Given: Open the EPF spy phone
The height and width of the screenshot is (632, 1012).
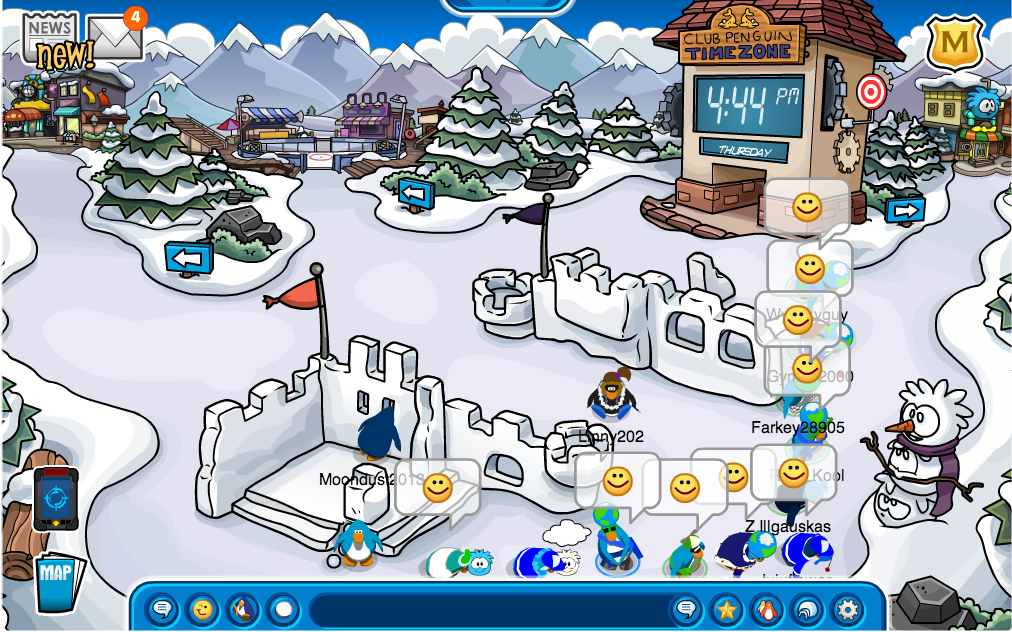Looking at the screenshot, I should click(55, 498).
